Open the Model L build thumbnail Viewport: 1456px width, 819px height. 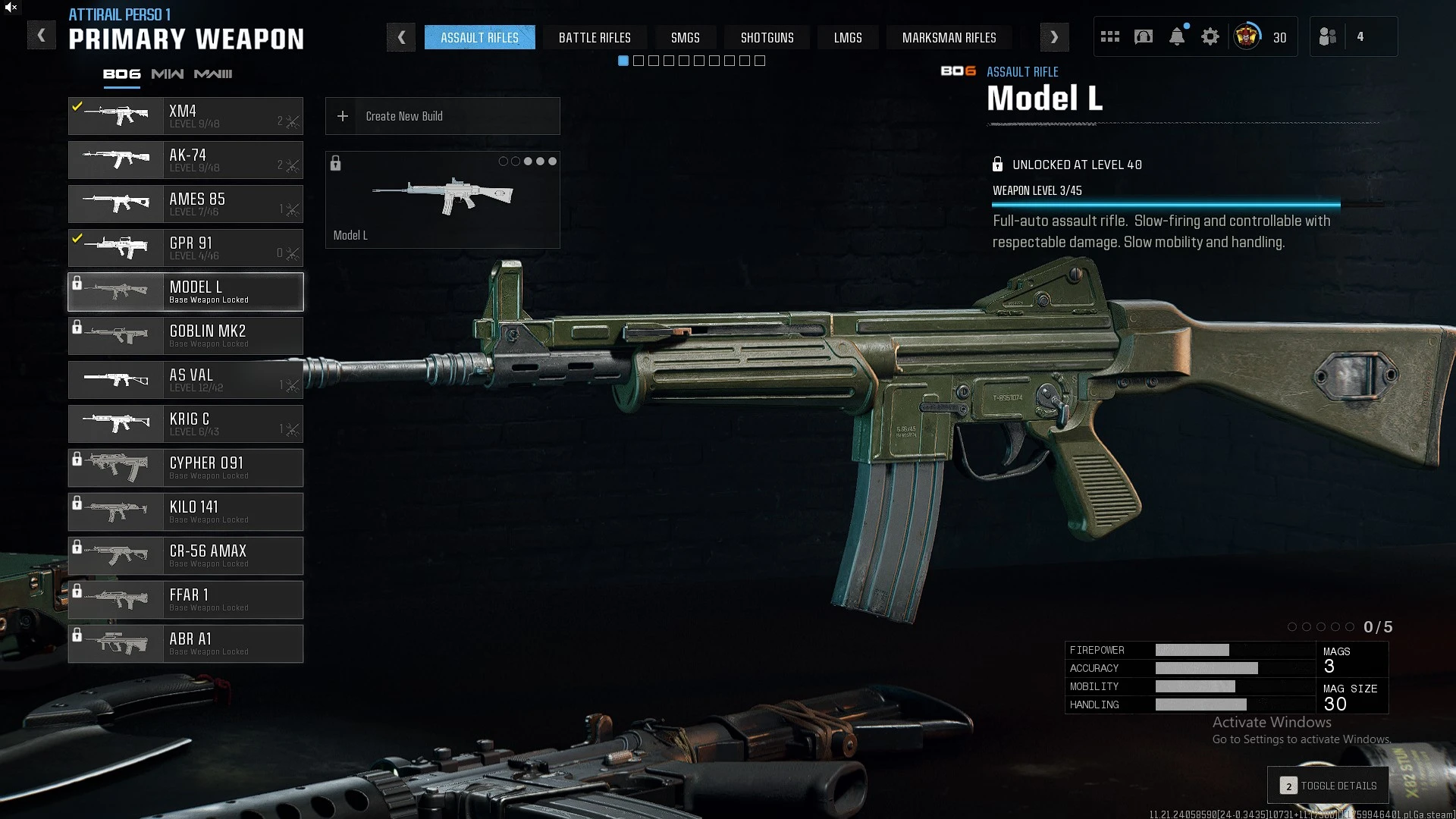click(442, 199)
